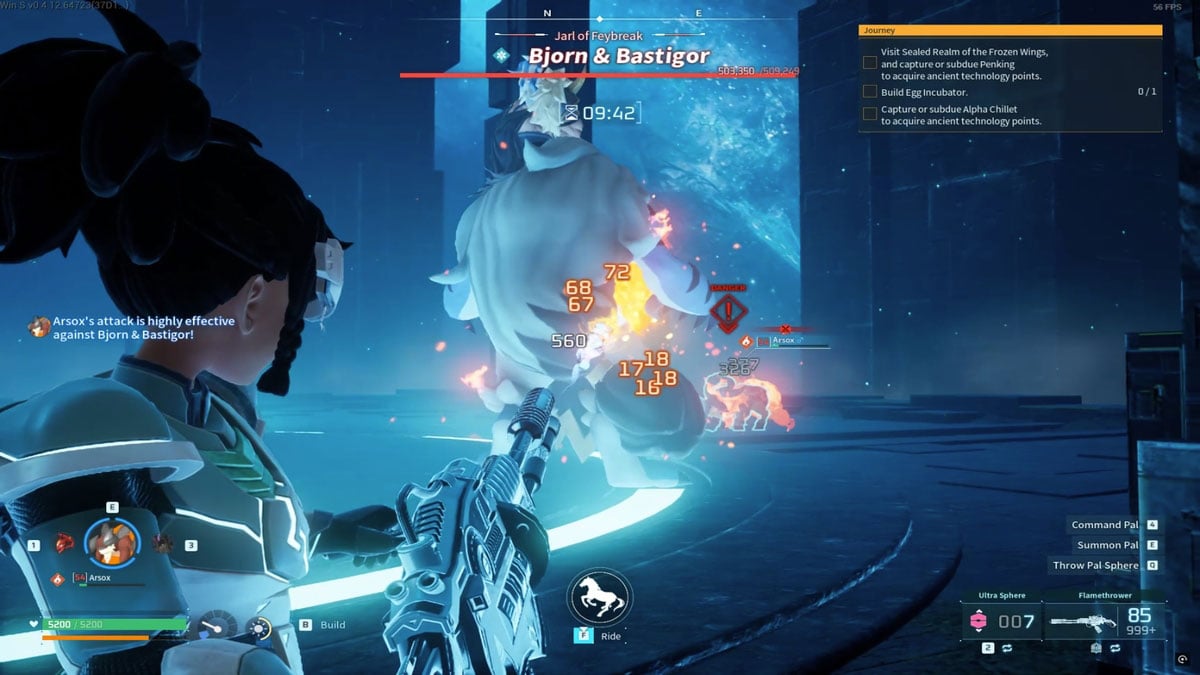The height and width of the screenshot is (675, 1200).
Task: Click the sun time-of-day dial
Action: click(258, 629)
